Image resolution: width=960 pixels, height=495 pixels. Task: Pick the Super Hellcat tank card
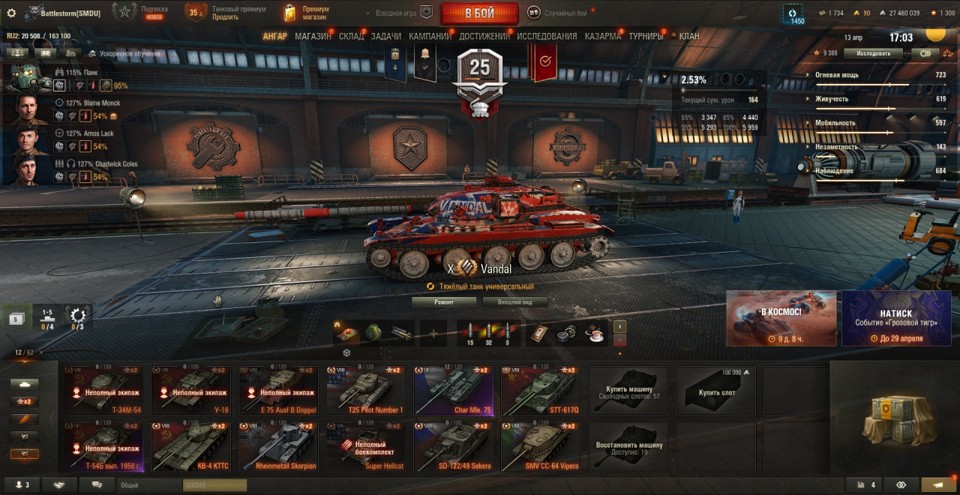point(365,445)
